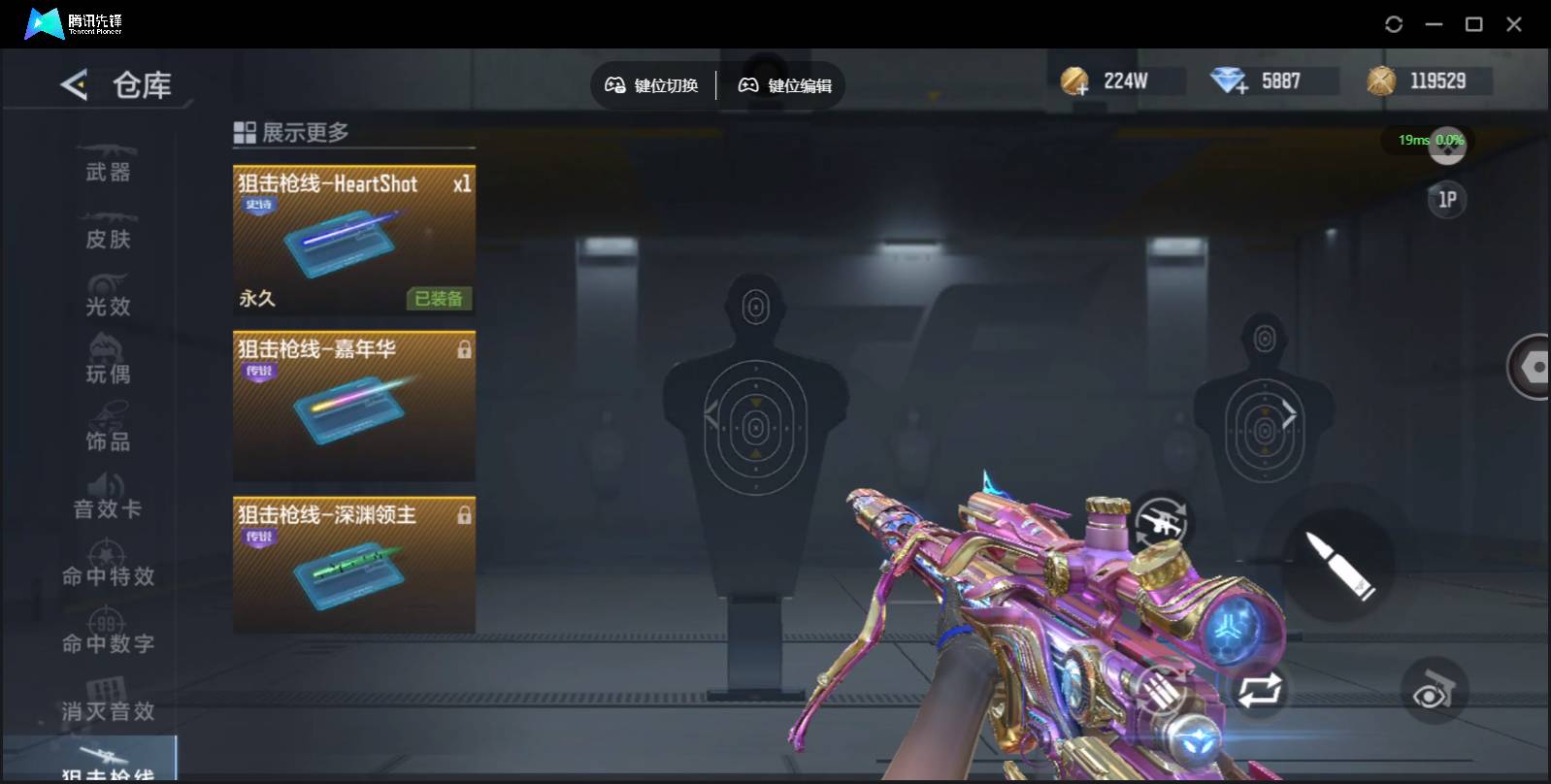This screenshot has width=1551, height=784.
Task: Open the 命中数字 hit numbers category
Action: tap(108, 635)
